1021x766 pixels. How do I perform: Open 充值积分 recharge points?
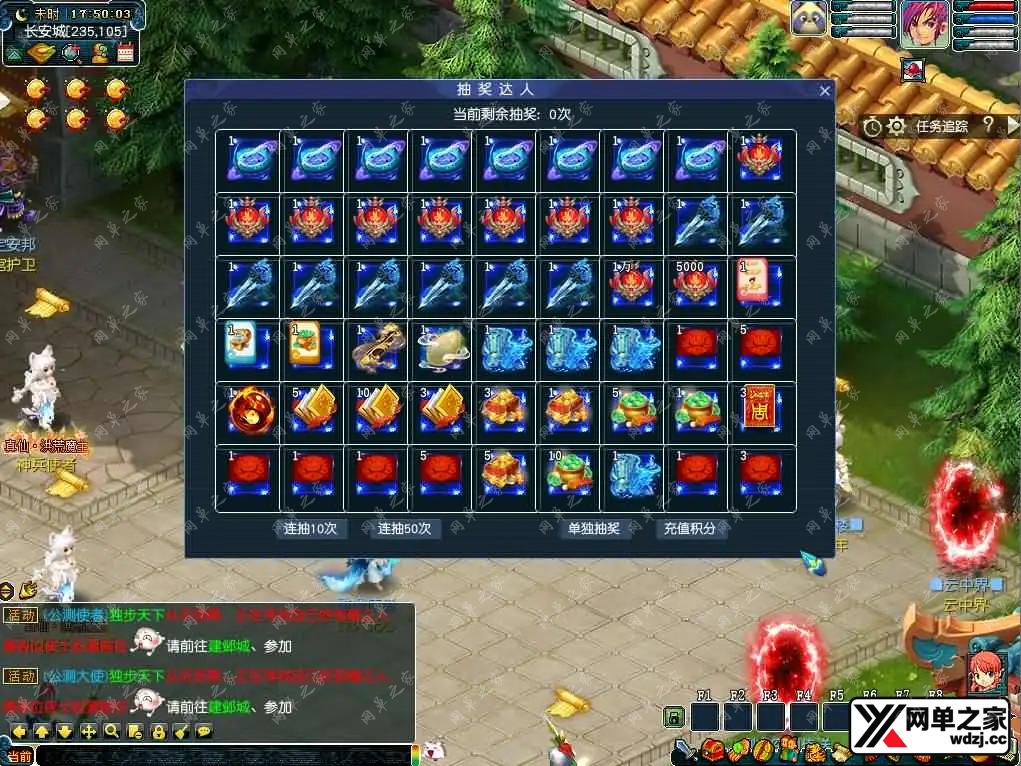[x=690, y=528]
